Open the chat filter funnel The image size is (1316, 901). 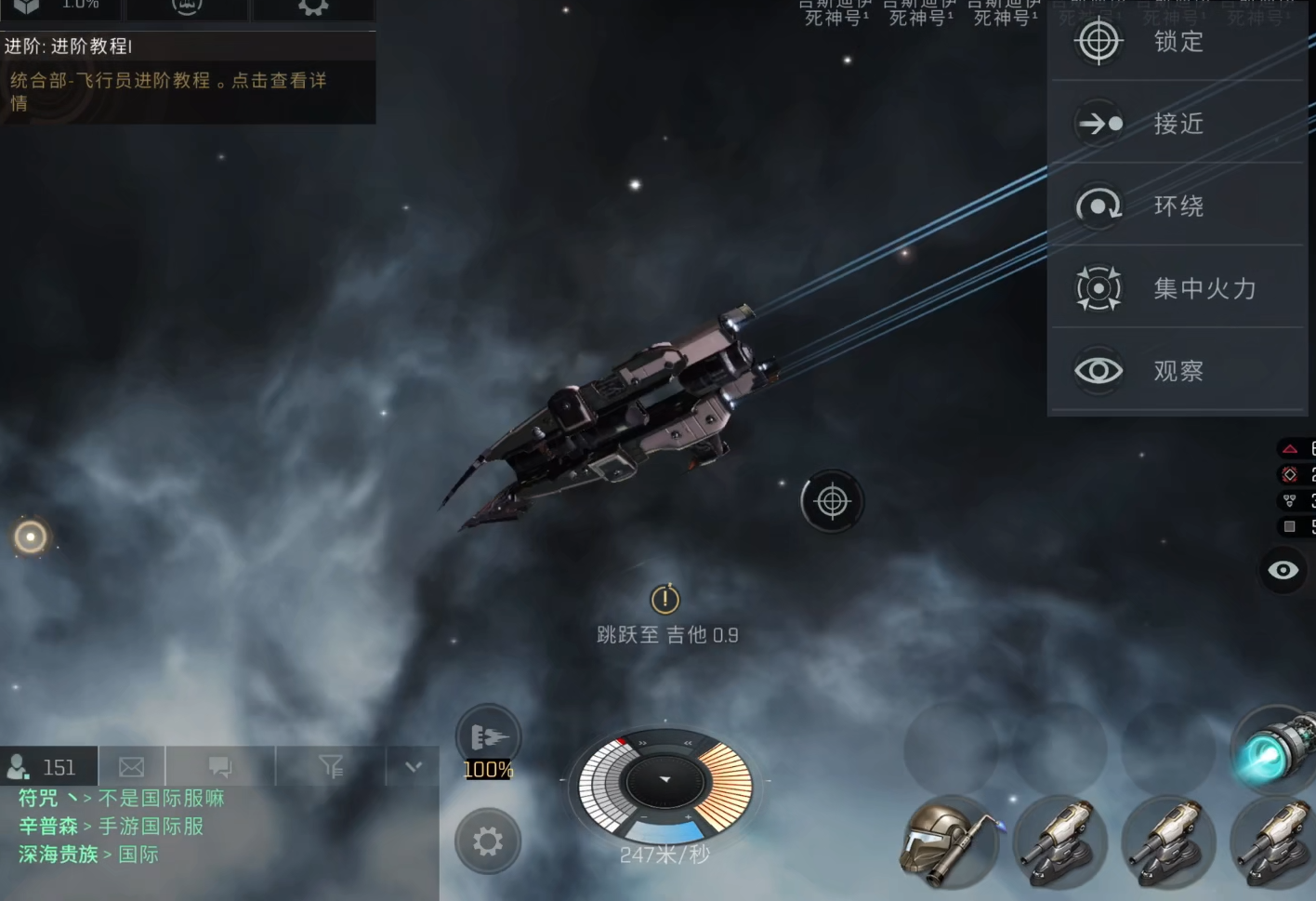click(x=331, y=767)
